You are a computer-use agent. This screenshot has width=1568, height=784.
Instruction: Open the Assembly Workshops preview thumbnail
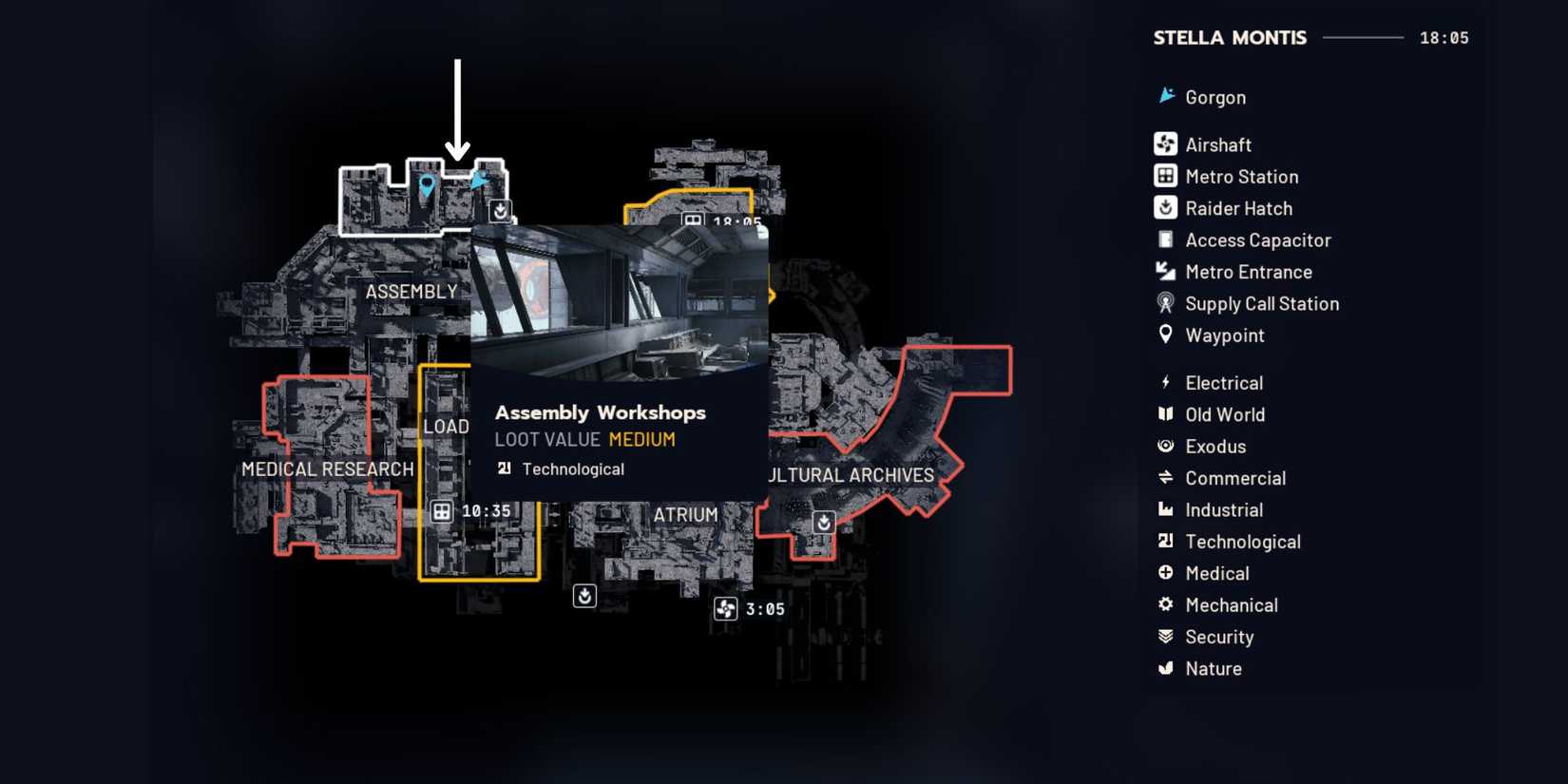(618, 304)
